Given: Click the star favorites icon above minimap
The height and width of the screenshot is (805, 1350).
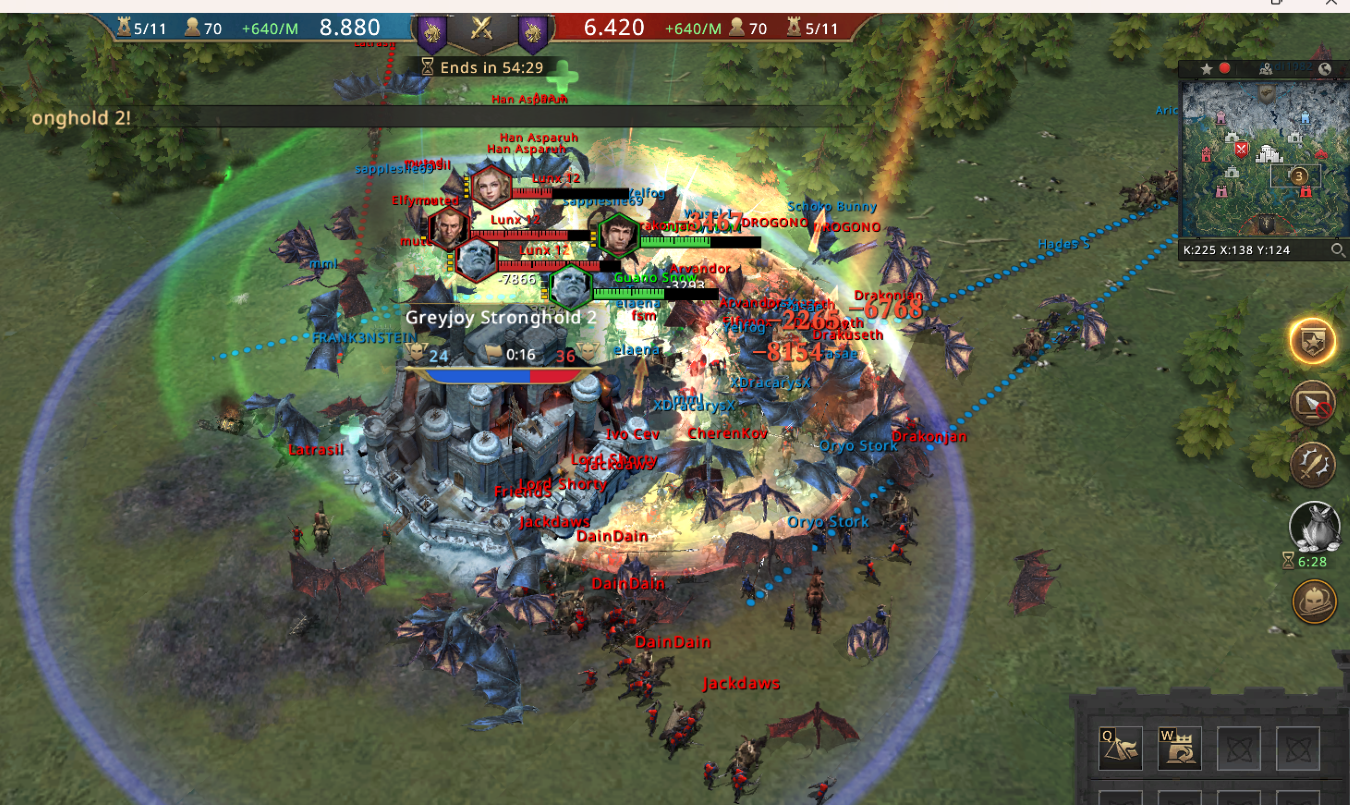Looking at the screenshot, I should (1207, 69).
